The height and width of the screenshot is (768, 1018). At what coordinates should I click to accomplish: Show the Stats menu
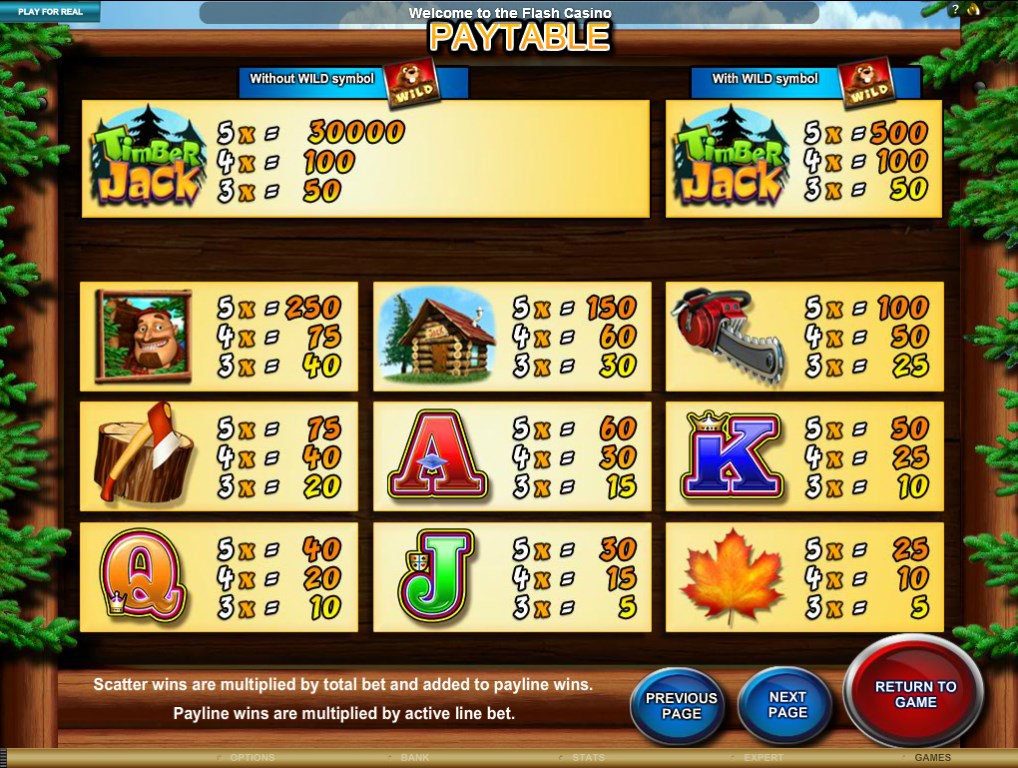pyautogui.click(x=588, y=758)
